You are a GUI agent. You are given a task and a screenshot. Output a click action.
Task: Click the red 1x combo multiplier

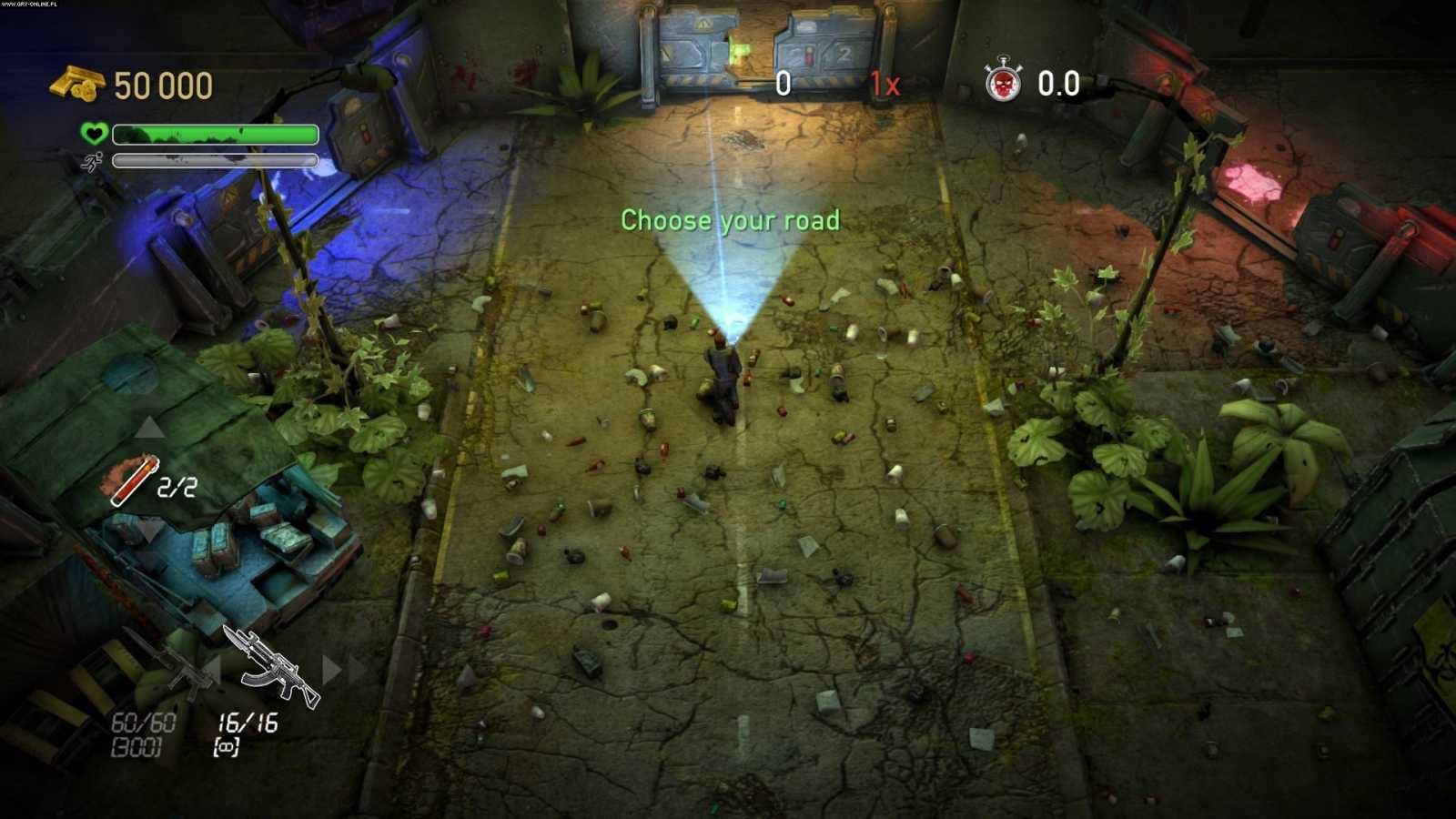887,85
